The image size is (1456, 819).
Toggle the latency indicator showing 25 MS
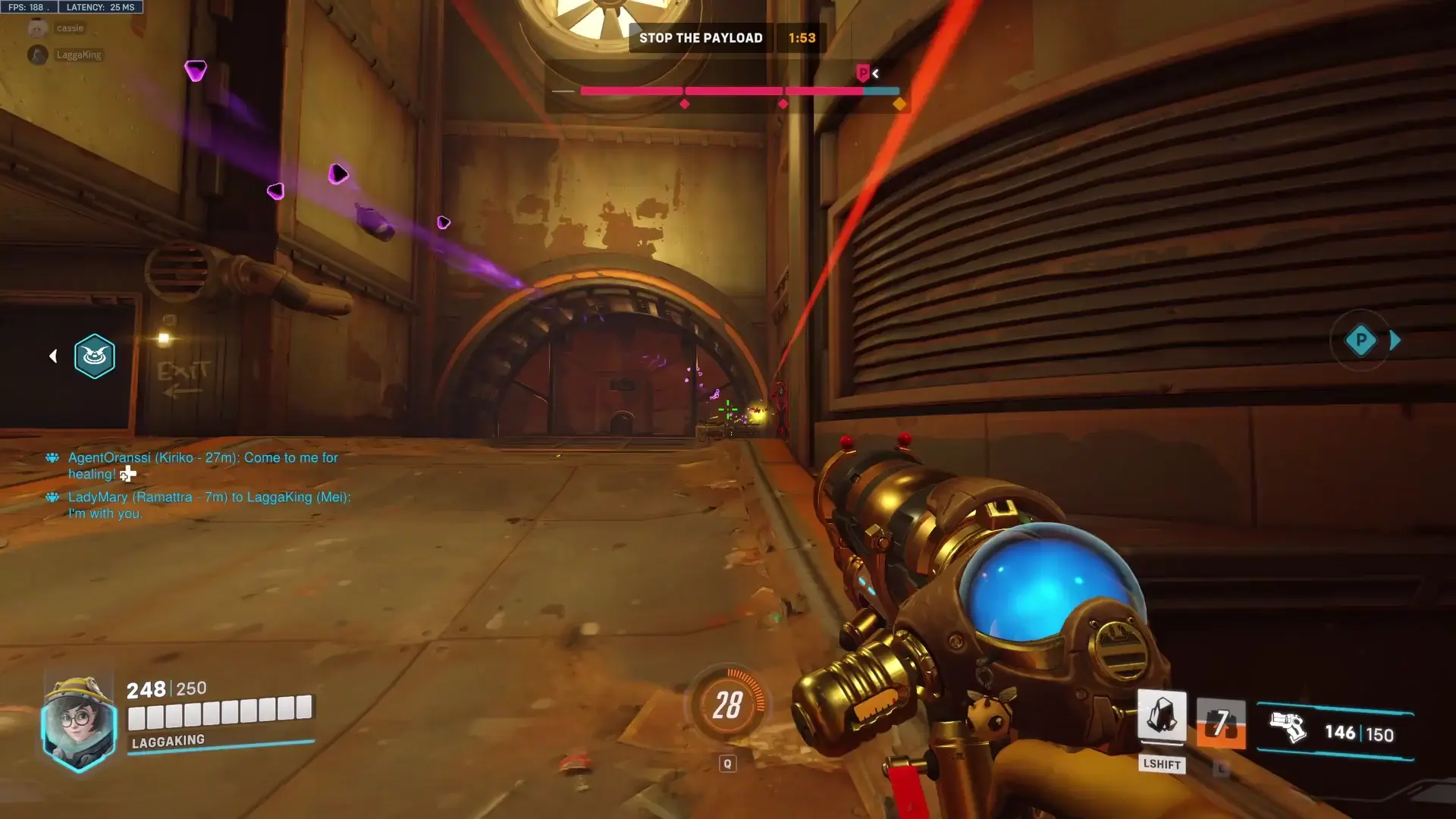[x=99, y=7]
